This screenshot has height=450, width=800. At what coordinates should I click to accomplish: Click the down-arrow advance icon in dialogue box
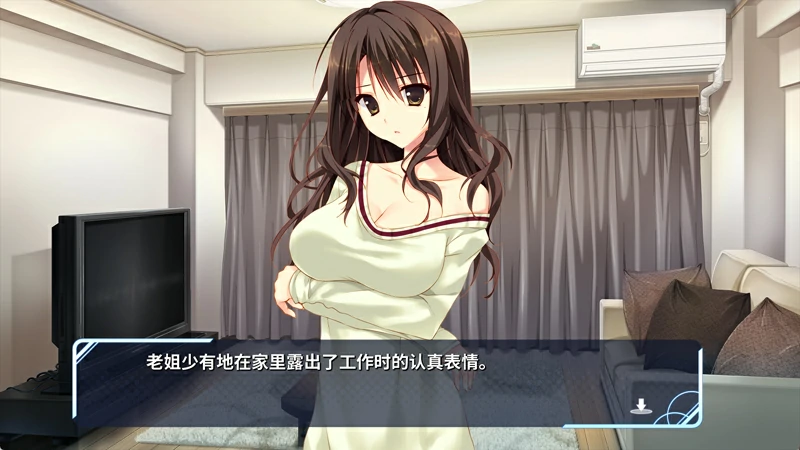[640, 405]
